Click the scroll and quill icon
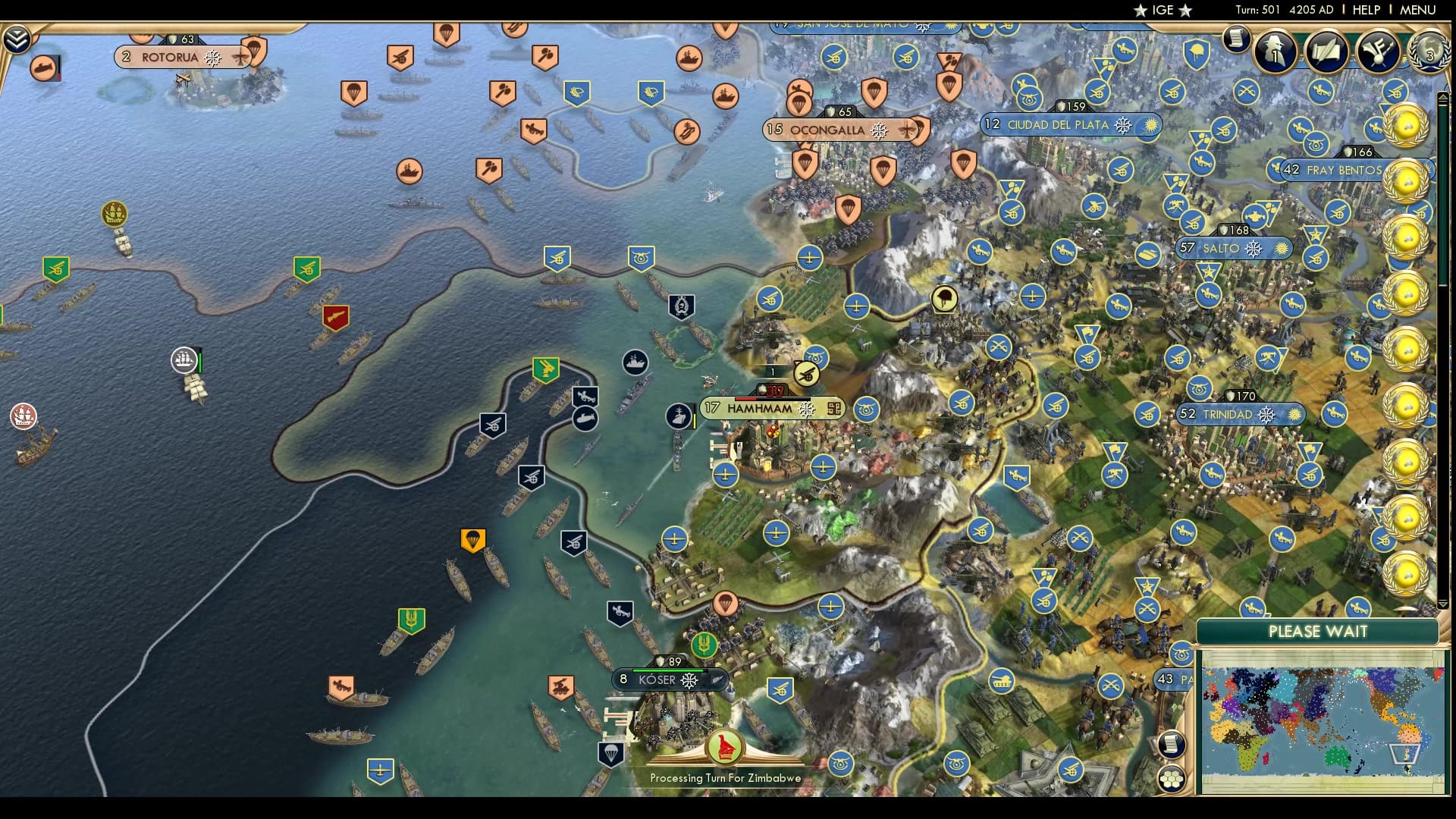The width and height of the screenshot is (1456, 819). pyautogui.click(x=1326, y=51)
